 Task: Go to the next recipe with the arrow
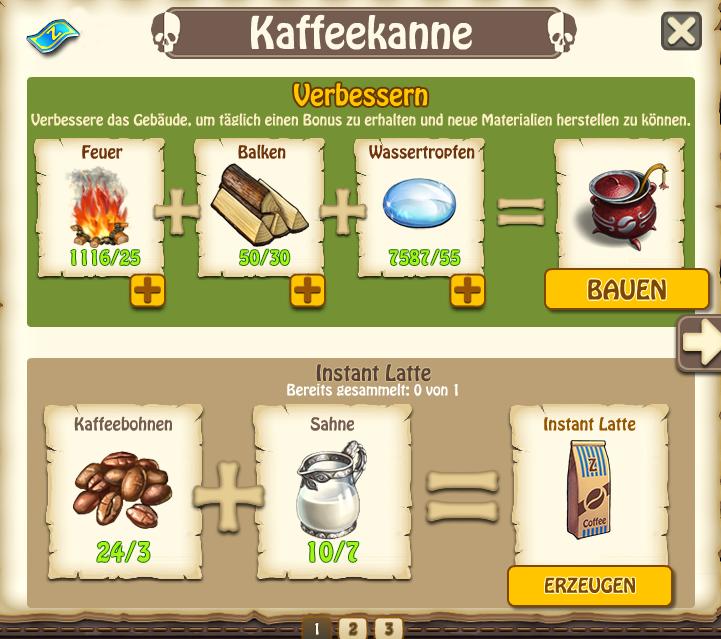click(698, 343)
